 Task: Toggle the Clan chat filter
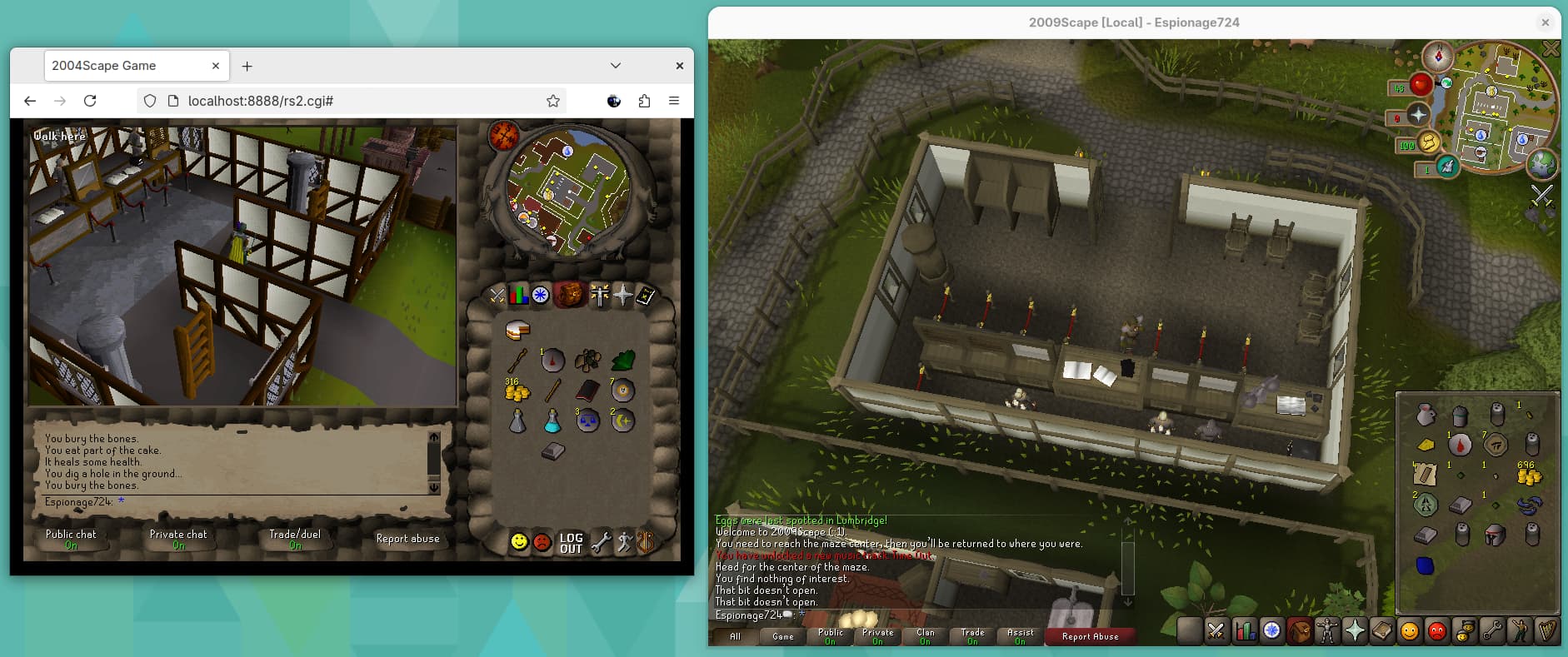(925, 636)
